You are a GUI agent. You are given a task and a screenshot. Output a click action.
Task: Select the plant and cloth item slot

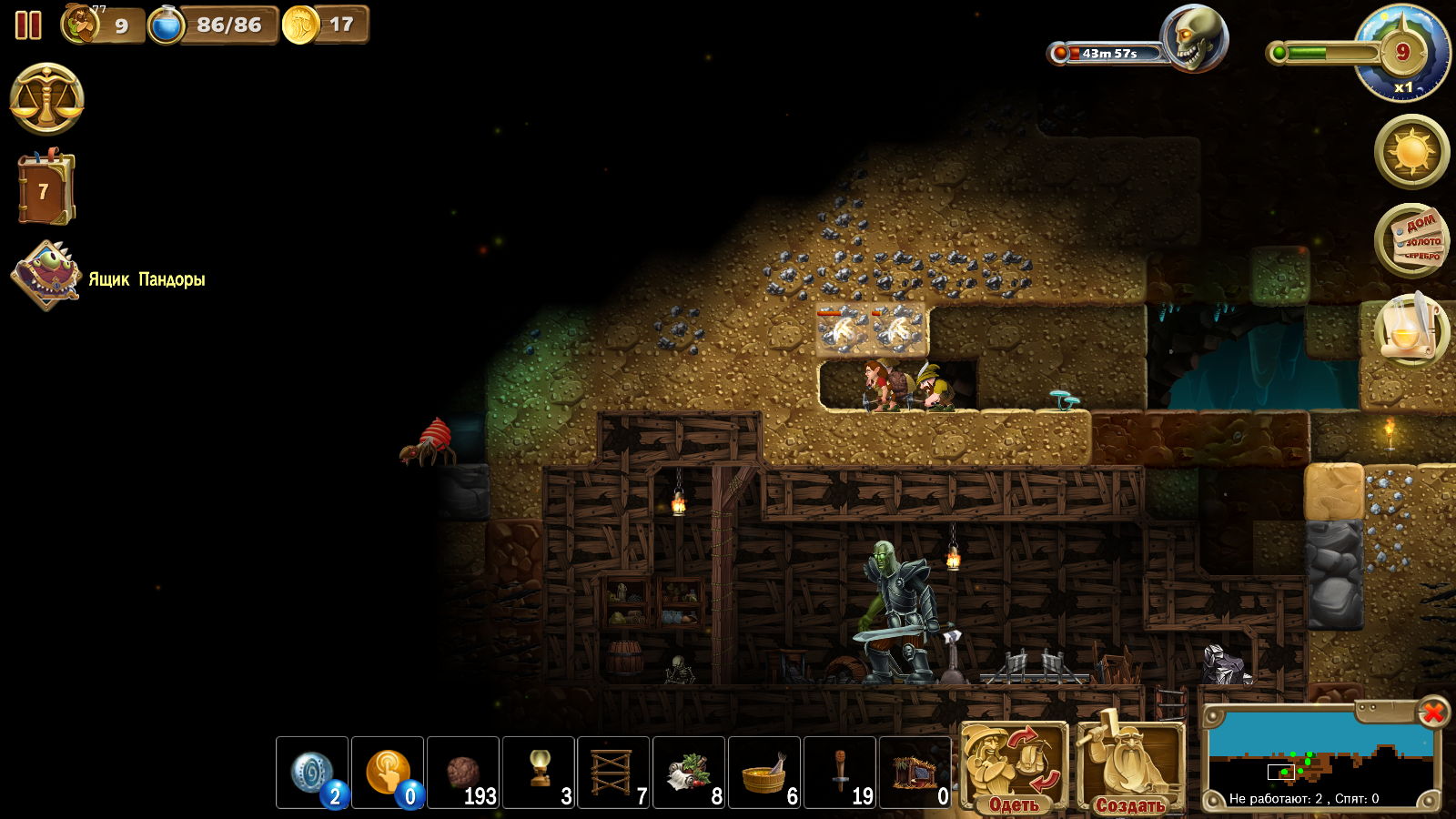(x=689, y=773)
